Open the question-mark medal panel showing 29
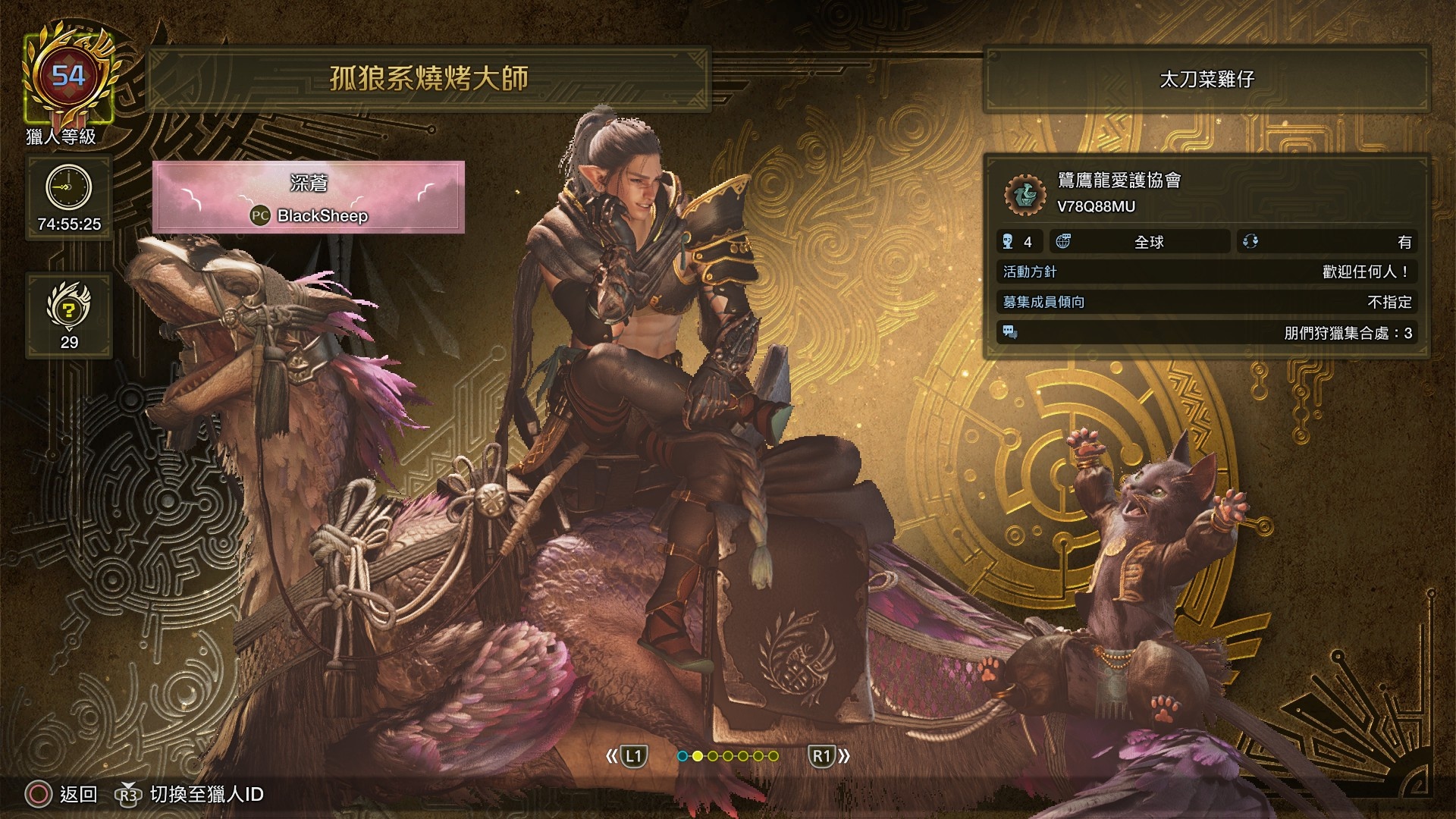Screen dimensions: 1456x819 point(69,315)
